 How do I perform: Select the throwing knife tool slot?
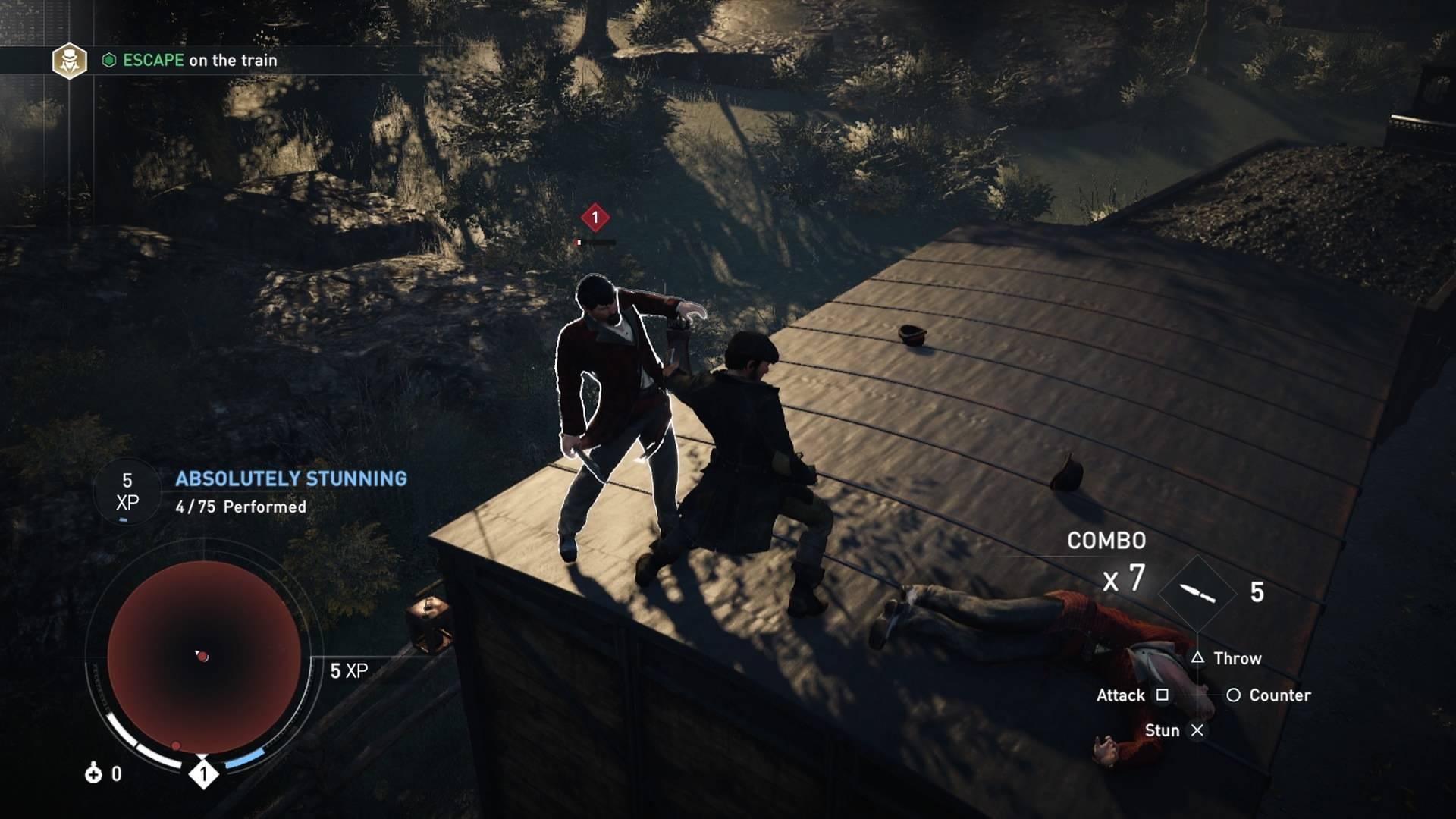coord(1197,593)
